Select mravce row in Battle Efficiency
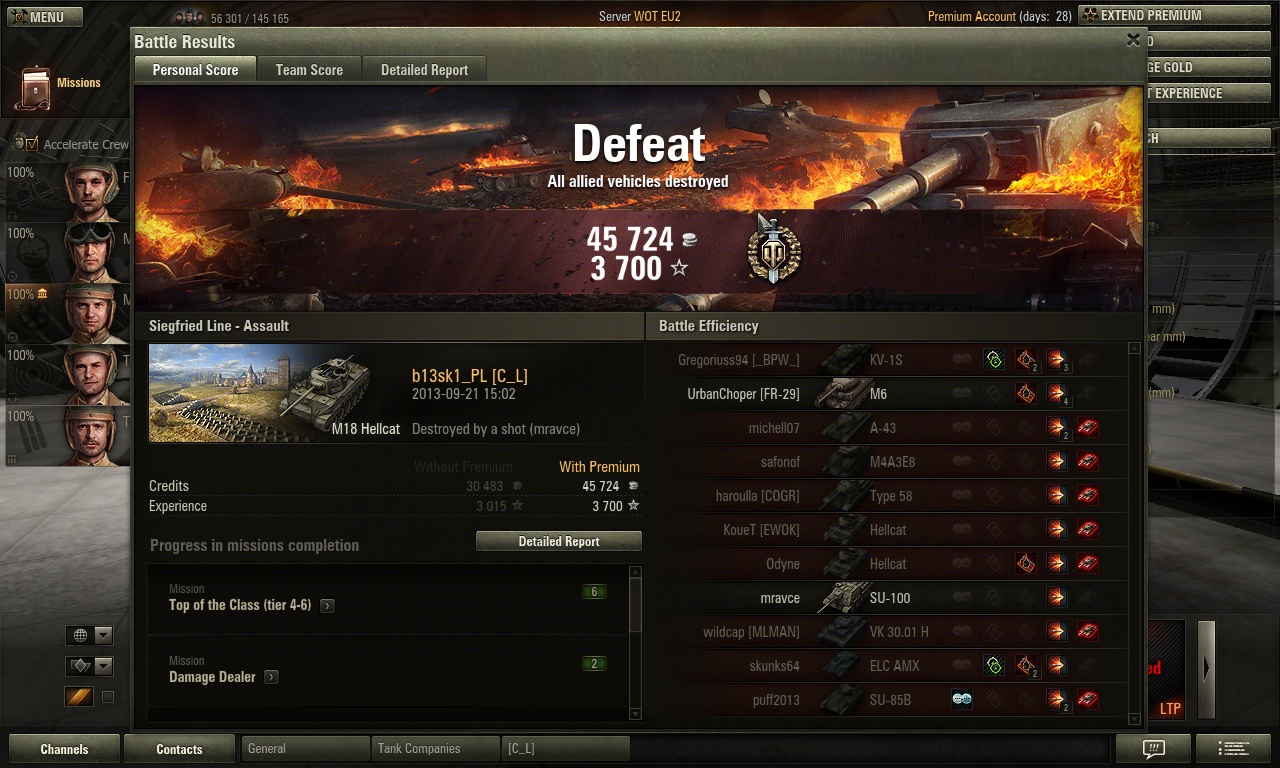Screen dimensions: 1280x768 click(x=890, y=598)
